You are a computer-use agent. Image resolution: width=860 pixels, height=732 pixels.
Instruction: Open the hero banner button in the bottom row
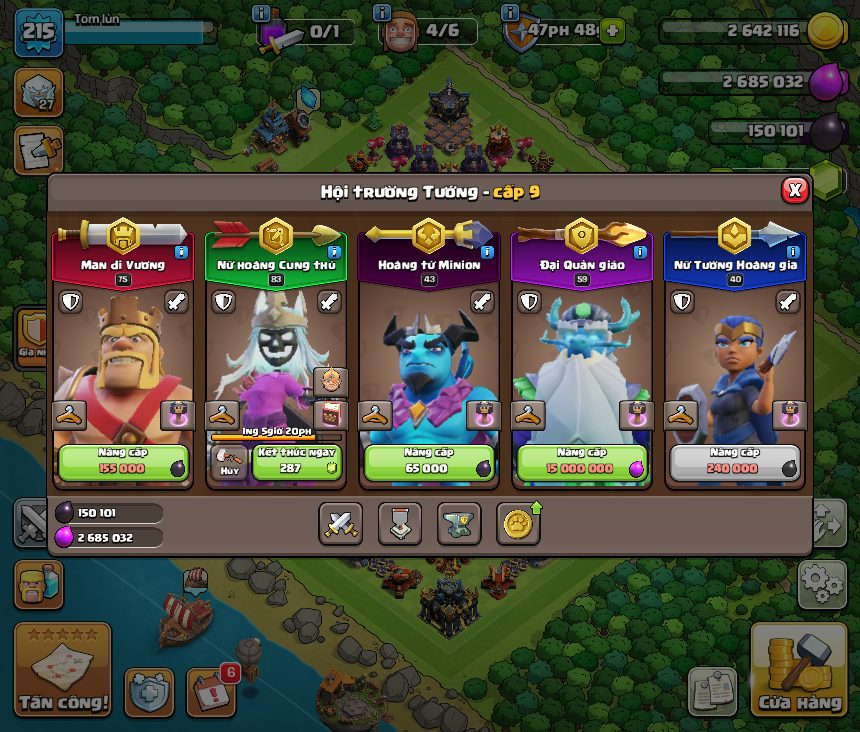(400, 523)
